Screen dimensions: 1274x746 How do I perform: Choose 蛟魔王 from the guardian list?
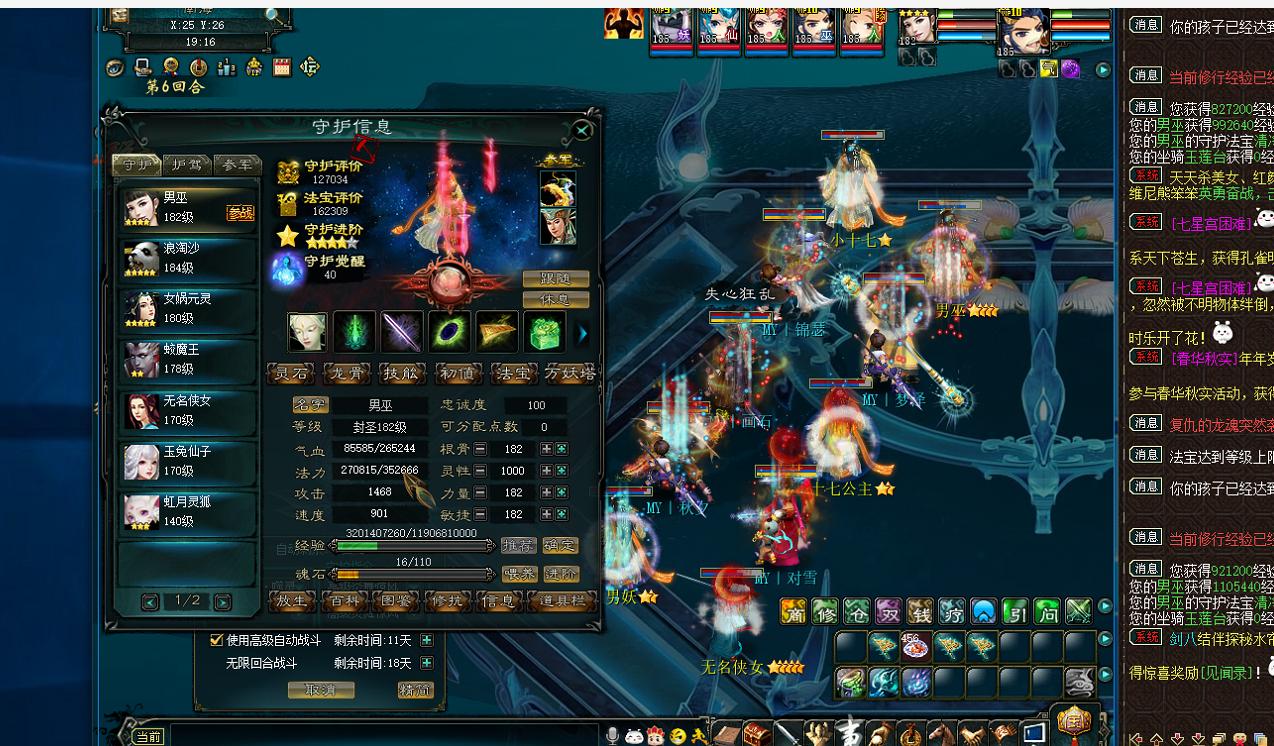click(187, 359)
